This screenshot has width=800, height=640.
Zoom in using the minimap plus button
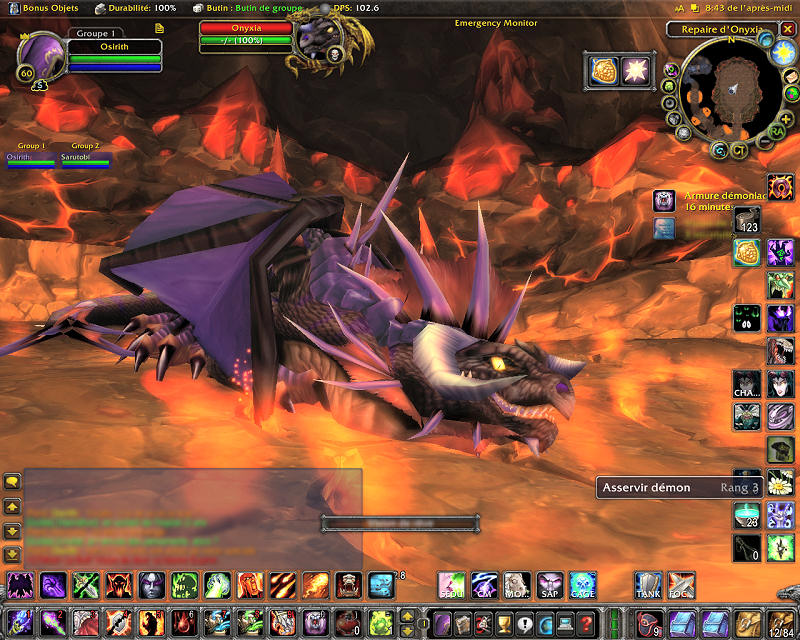pos(788,120)
